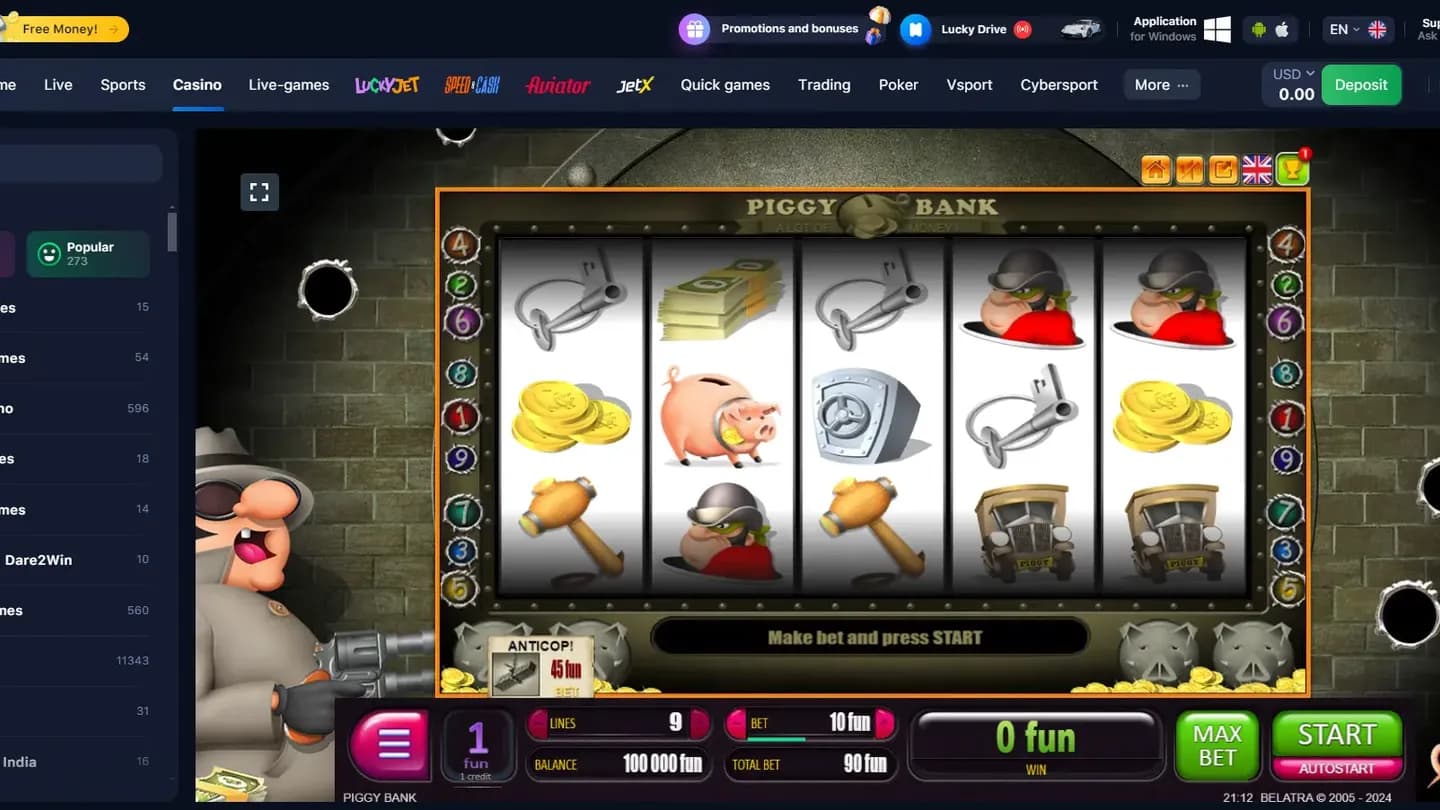This screenshot has width=1440, height=810.
Task: Click the home icon above the slot machine
Action: [x=1156, y=169]
